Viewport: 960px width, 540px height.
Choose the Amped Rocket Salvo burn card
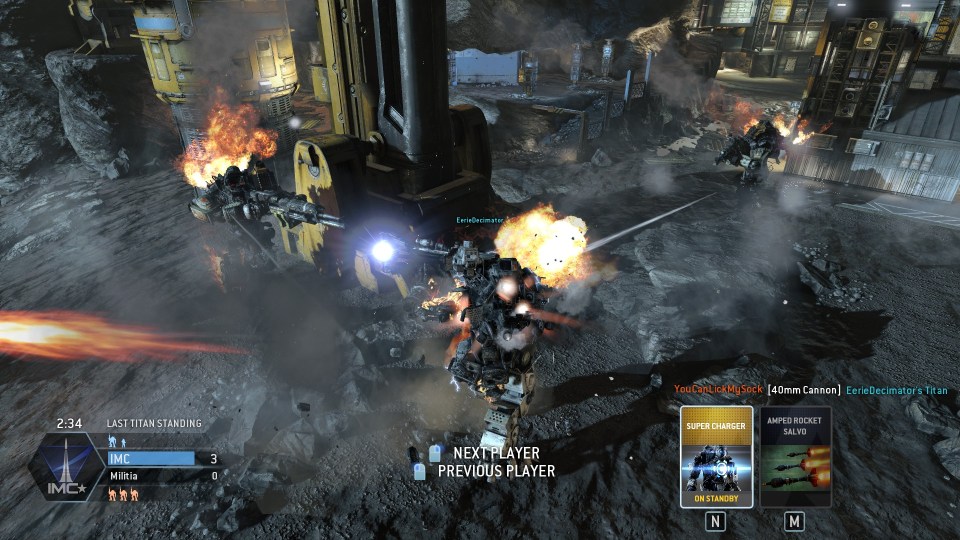[795, 456]
